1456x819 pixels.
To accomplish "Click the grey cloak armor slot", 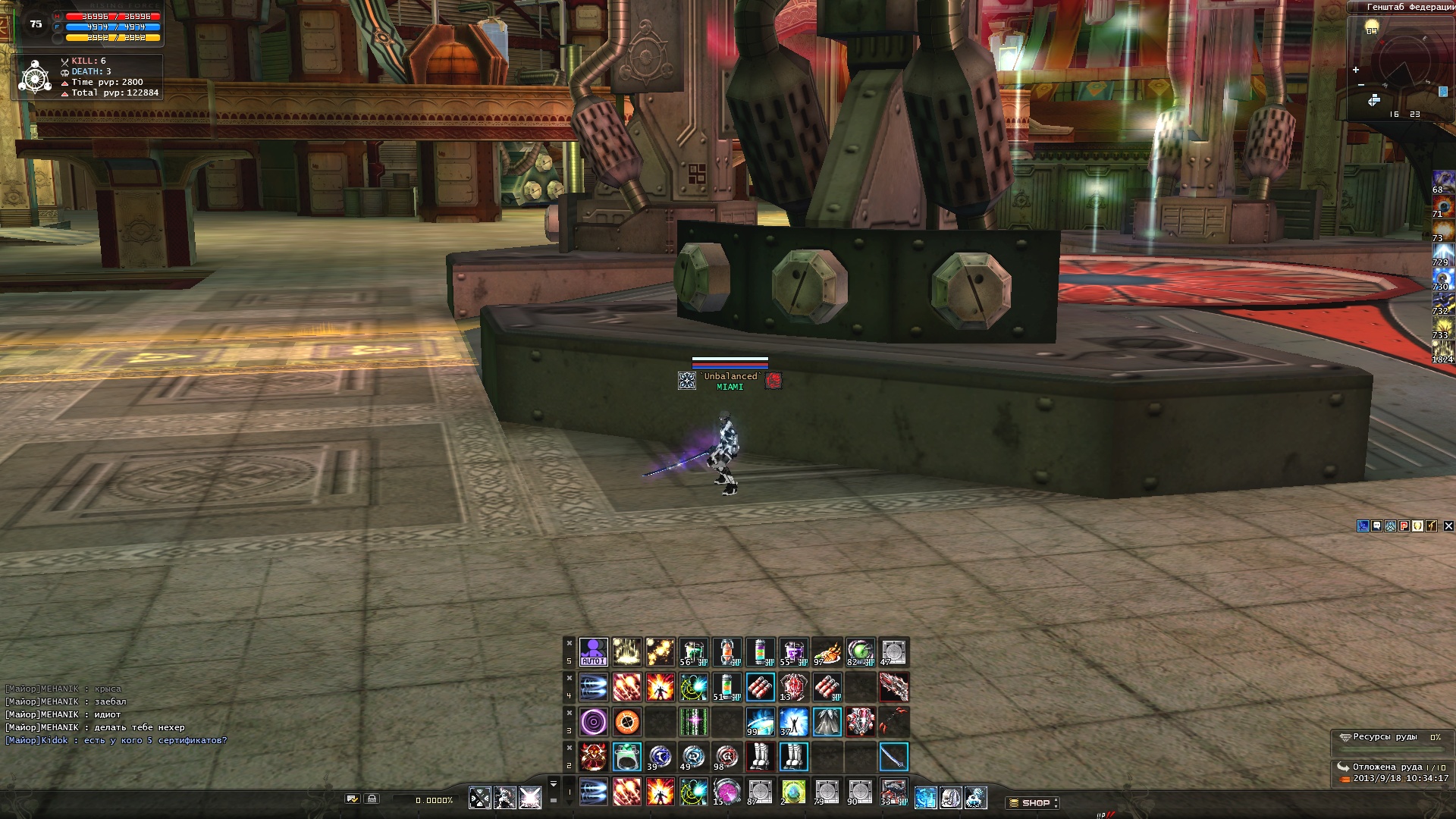I will pyautogui.click(x=827, y=722).
